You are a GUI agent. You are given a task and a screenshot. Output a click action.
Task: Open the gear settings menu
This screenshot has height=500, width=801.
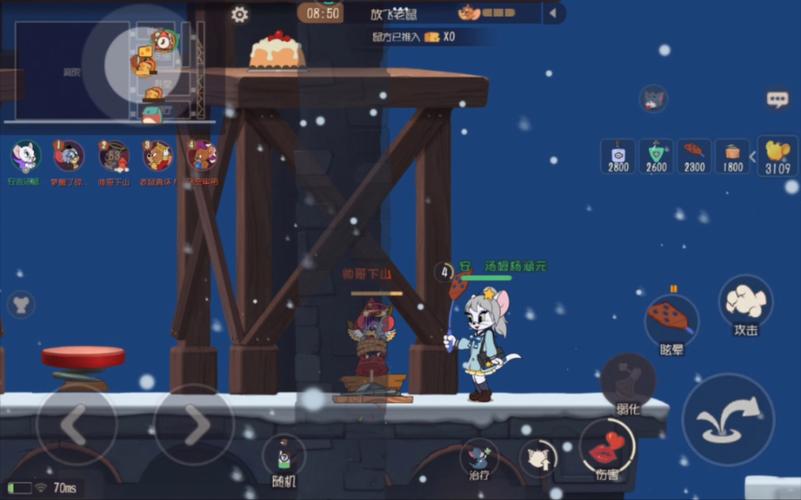240,15
